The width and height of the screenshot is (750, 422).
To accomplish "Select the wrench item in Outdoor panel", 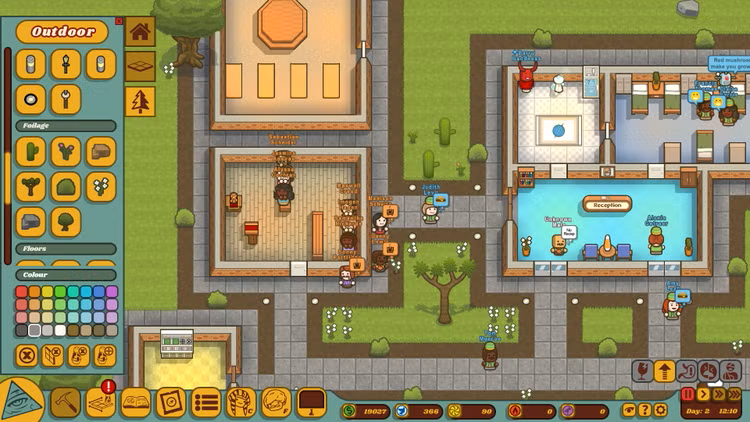I will click(66, 99).
